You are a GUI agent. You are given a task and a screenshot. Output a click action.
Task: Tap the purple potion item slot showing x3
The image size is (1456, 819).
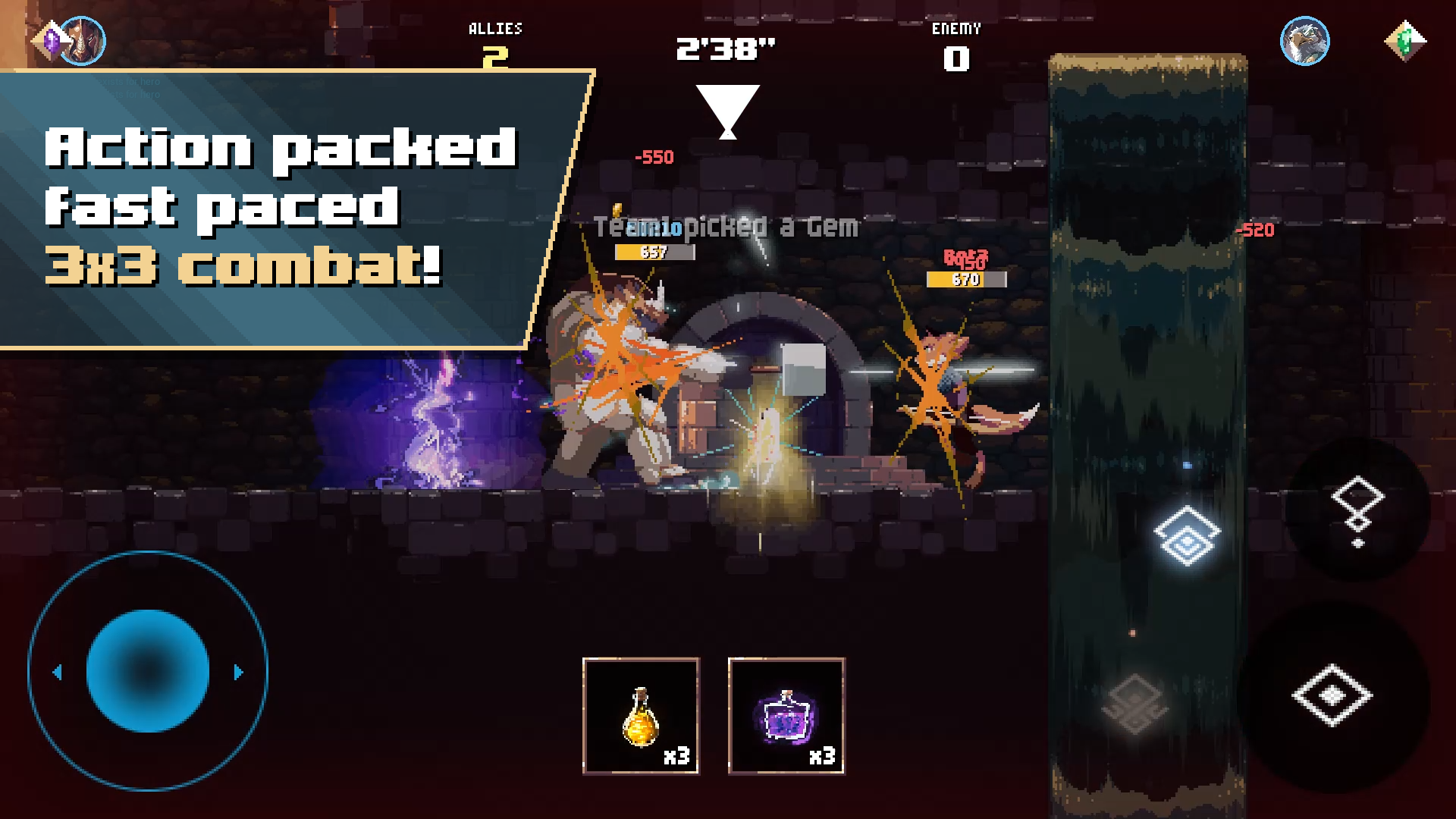point(786,714)
